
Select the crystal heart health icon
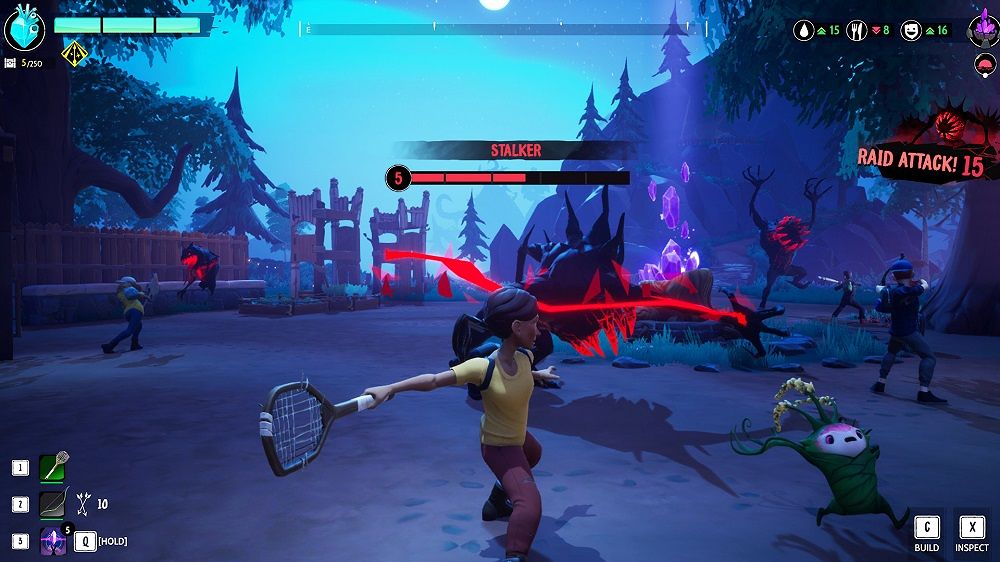(25, 29)
